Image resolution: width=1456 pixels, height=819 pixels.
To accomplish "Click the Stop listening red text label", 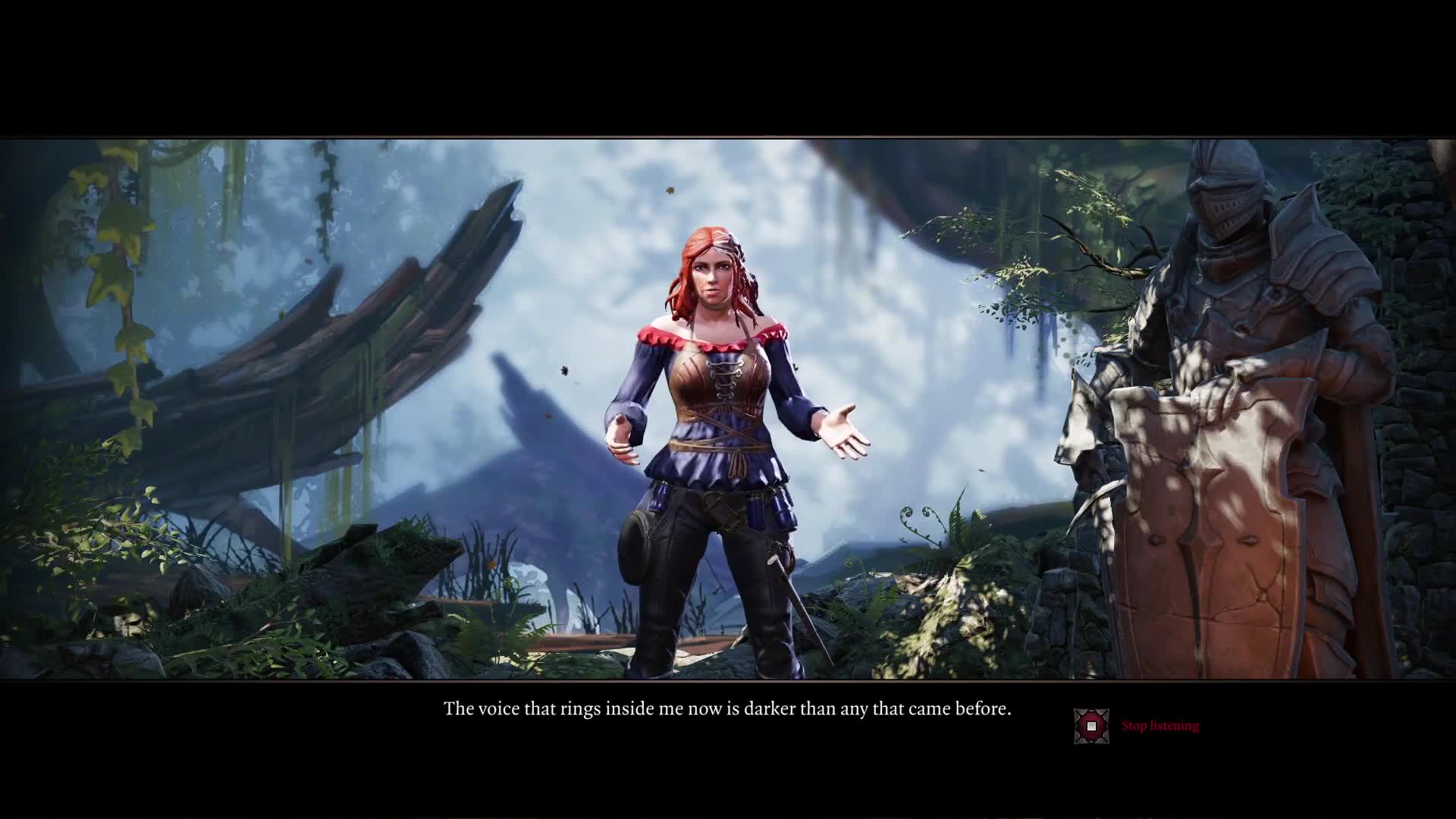I will tap(1160, 726).
